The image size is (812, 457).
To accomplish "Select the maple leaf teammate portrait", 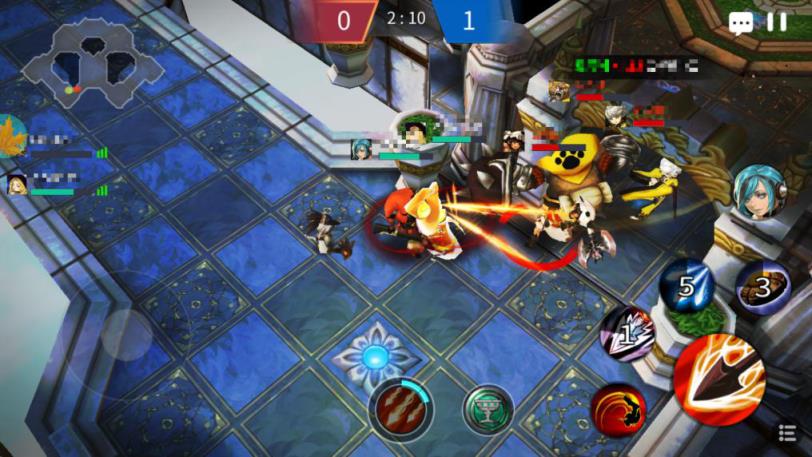I will click(12, 135).
